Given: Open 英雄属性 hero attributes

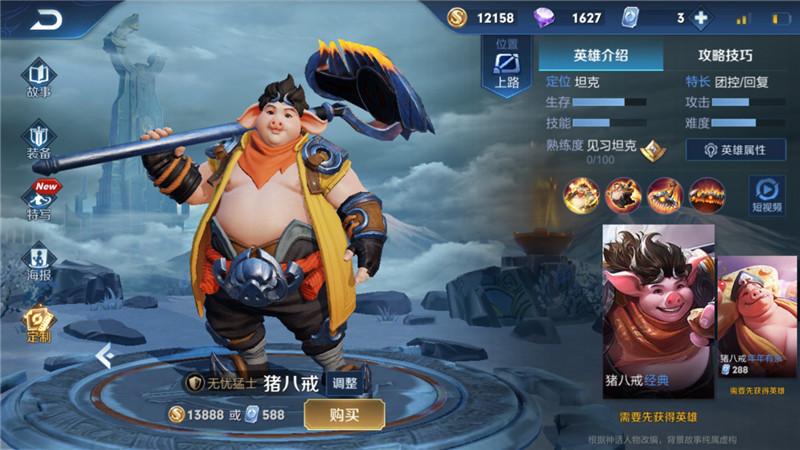Looking at the screenshot, I should pyautogui.click(x=736, y=150).
